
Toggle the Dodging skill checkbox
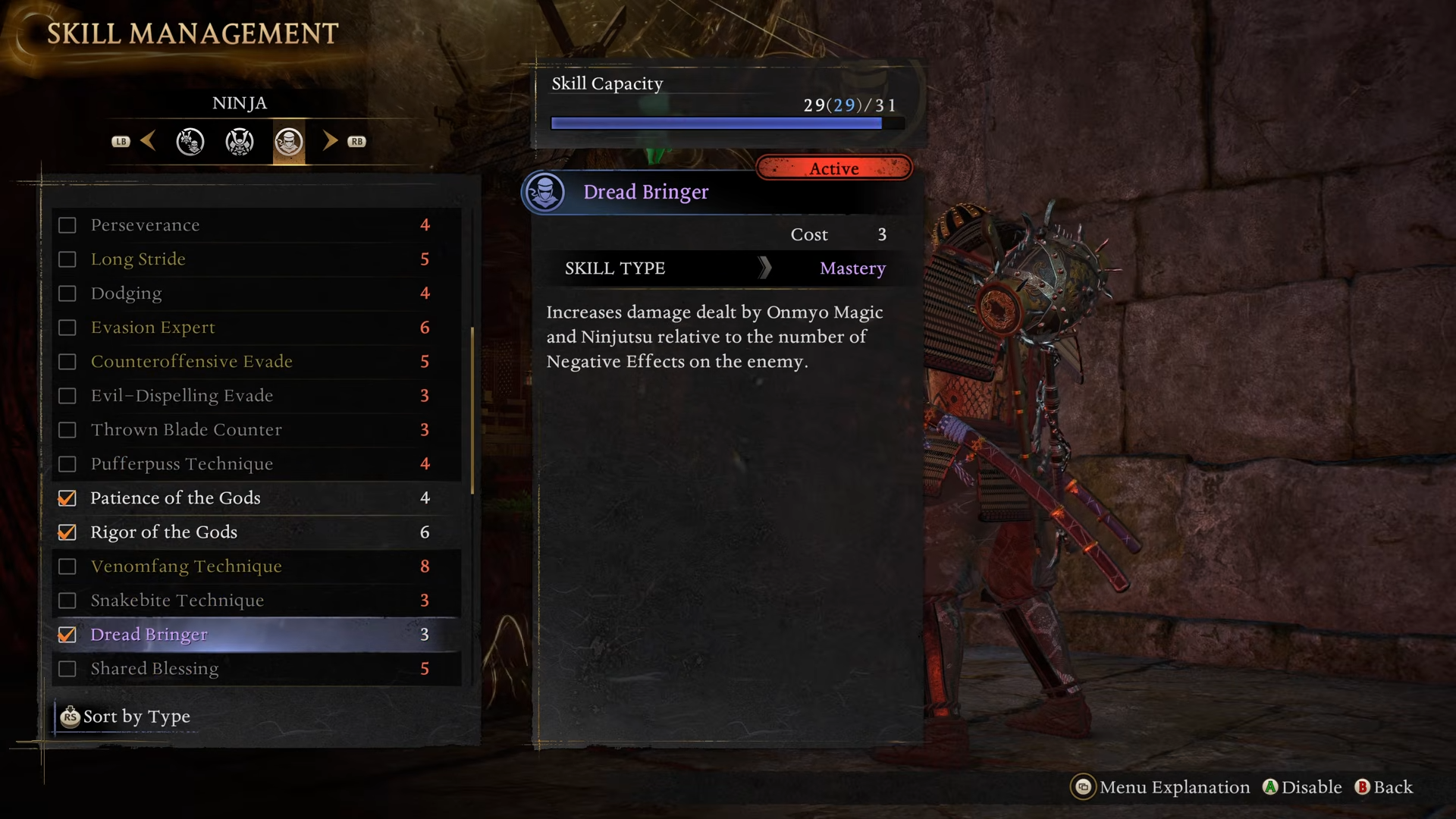click(x=67, y=293)
